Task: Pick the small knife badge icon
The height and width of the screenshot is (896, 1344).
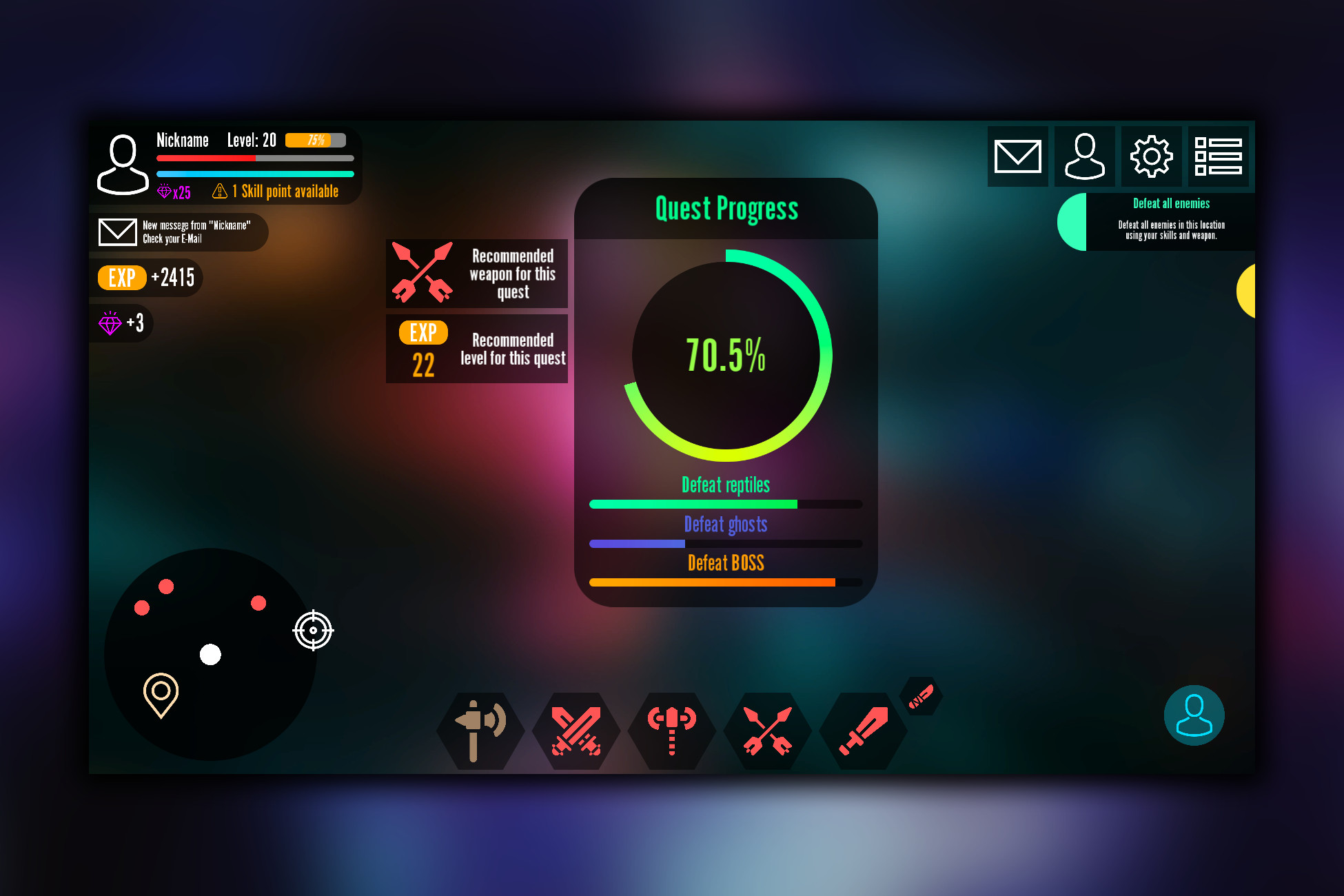Action: (x=921, y=696)
